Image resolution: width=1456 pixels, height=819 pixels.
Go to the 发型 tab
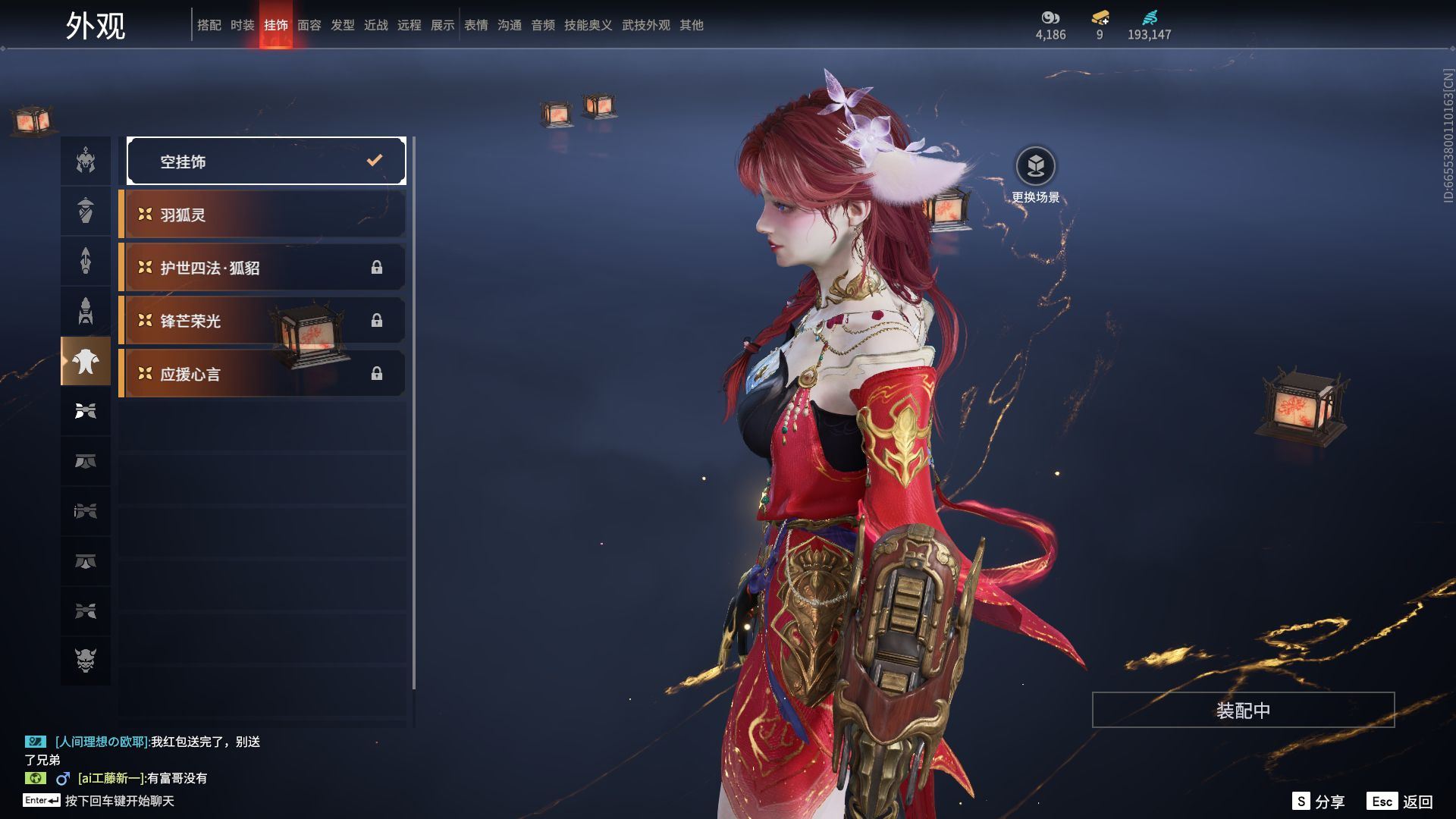tap(342, 25)
